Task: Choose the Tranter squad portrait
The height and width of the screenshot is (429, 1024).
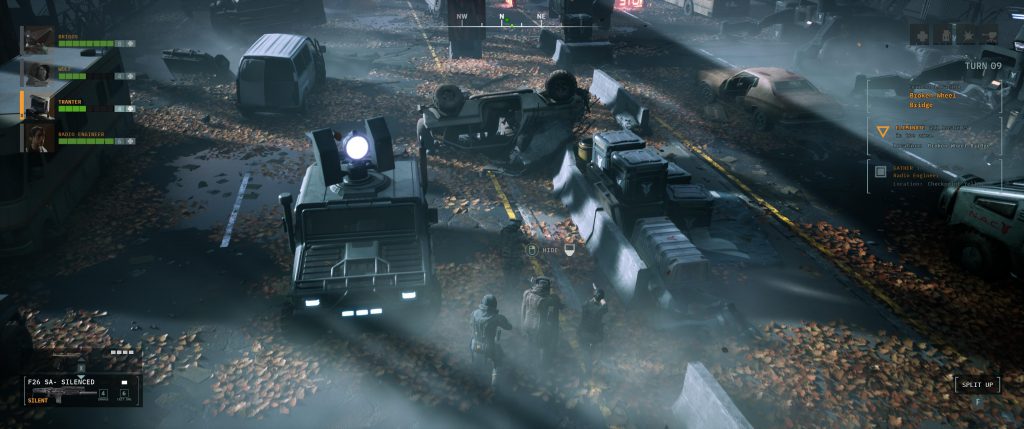Action: click(40, 104)
